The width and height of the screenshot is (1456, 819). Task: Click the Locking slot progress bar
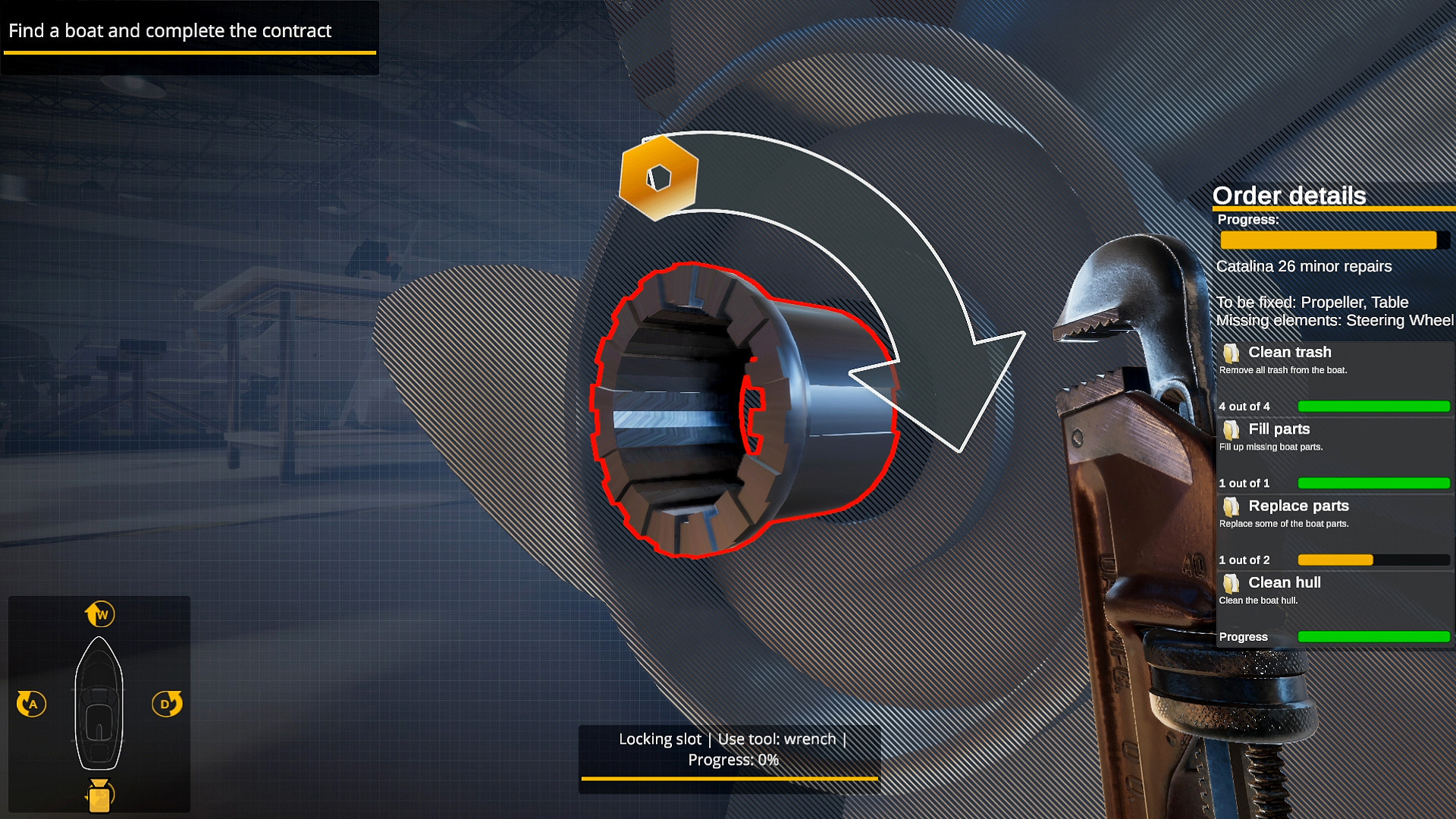tap(728, 780)
